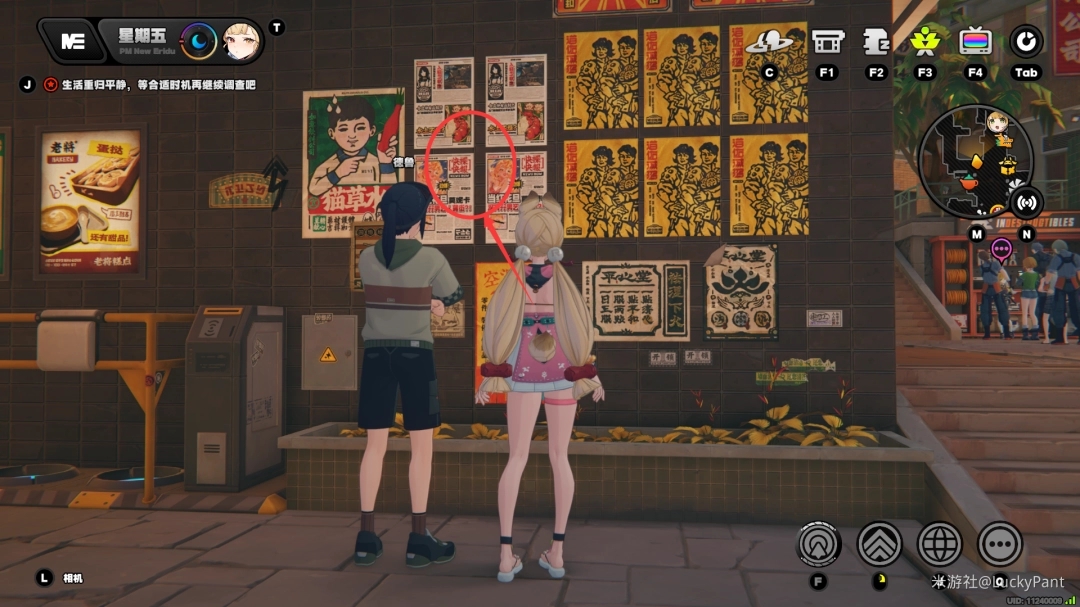
Task: Click the signal broadcast button beside minimap
Action: (x=1026, y=202)
